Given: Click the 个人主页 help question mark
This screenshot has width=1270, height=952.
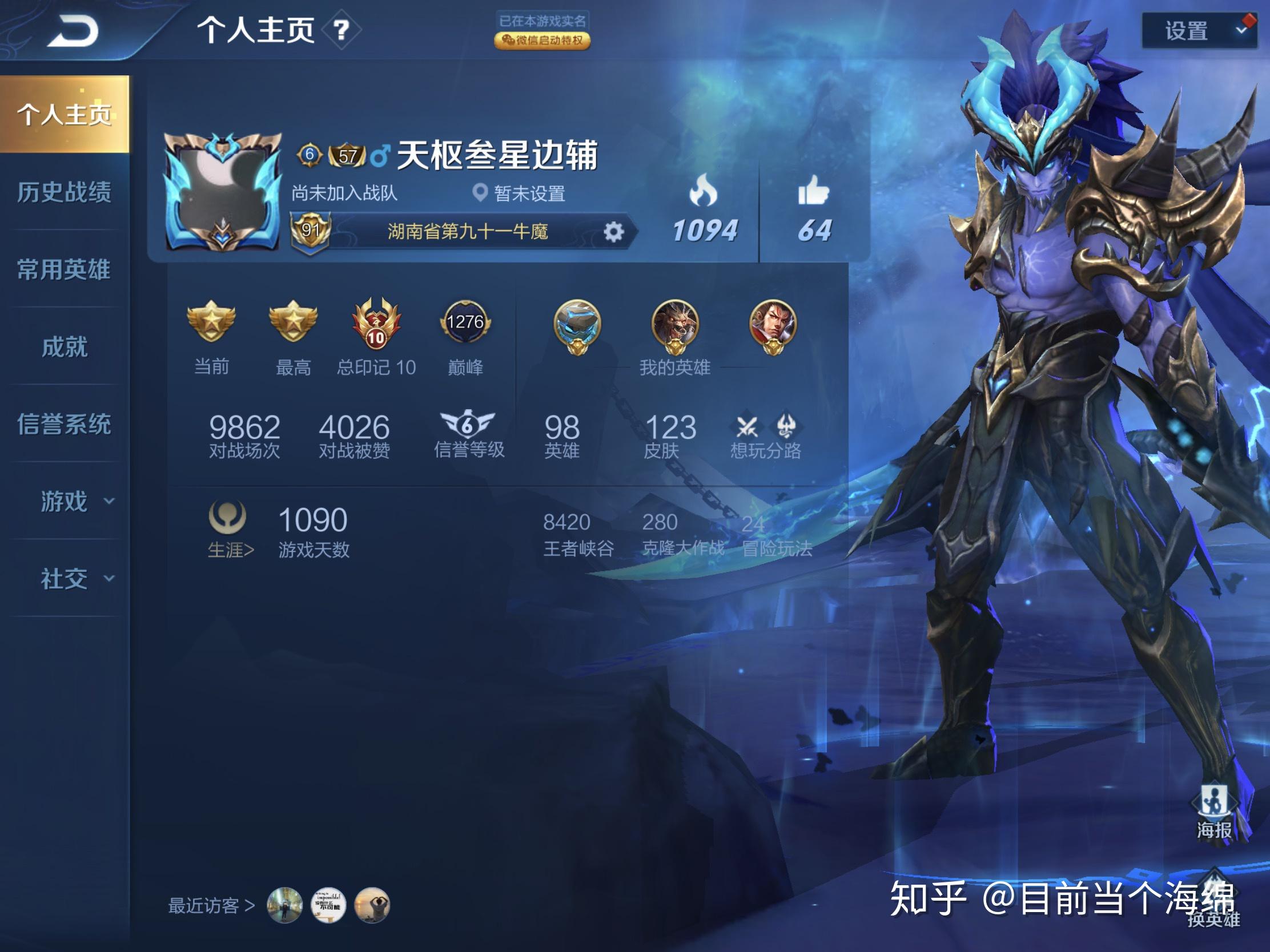Looking at the screenshot, I should click(x=341, y=30).
